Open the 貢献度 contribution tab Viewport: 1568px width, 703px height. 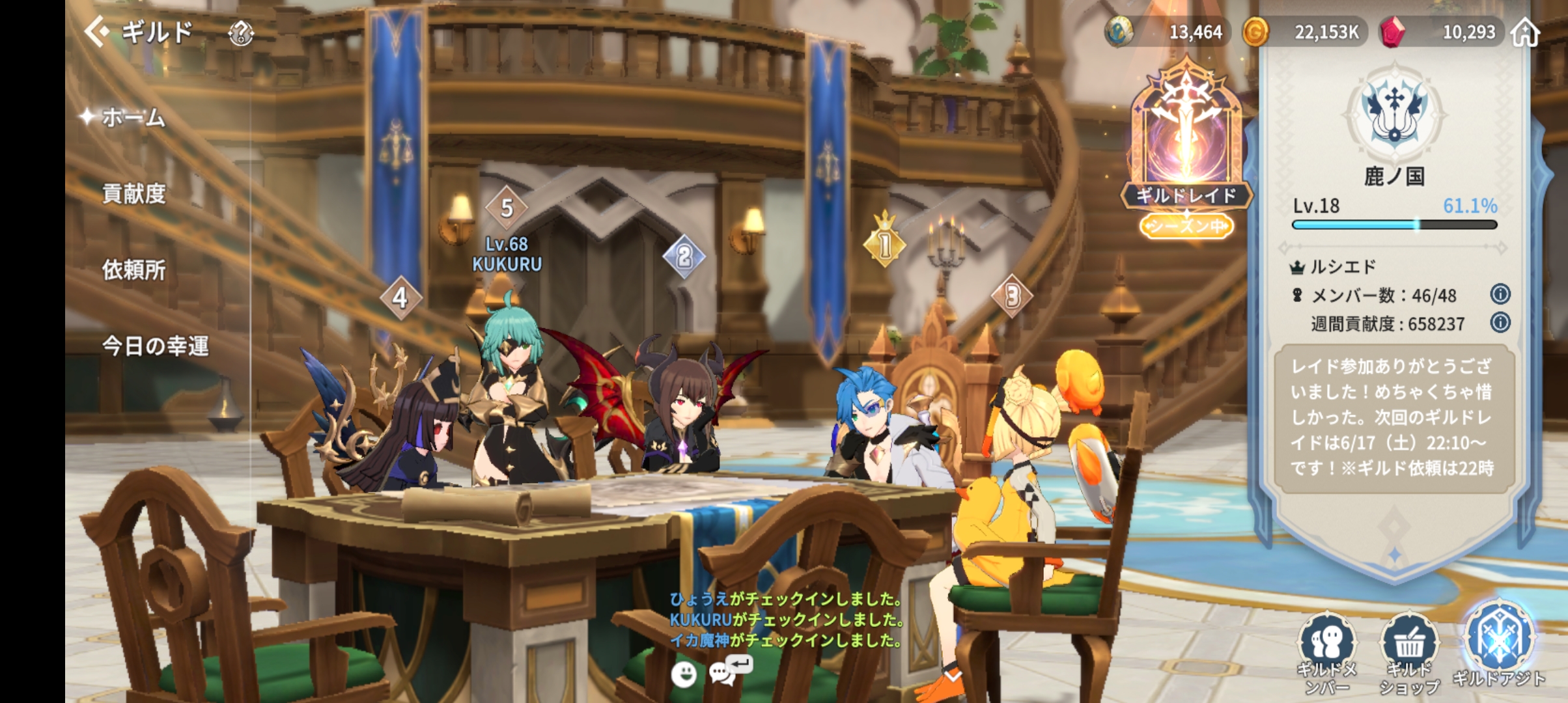(133, 194)
